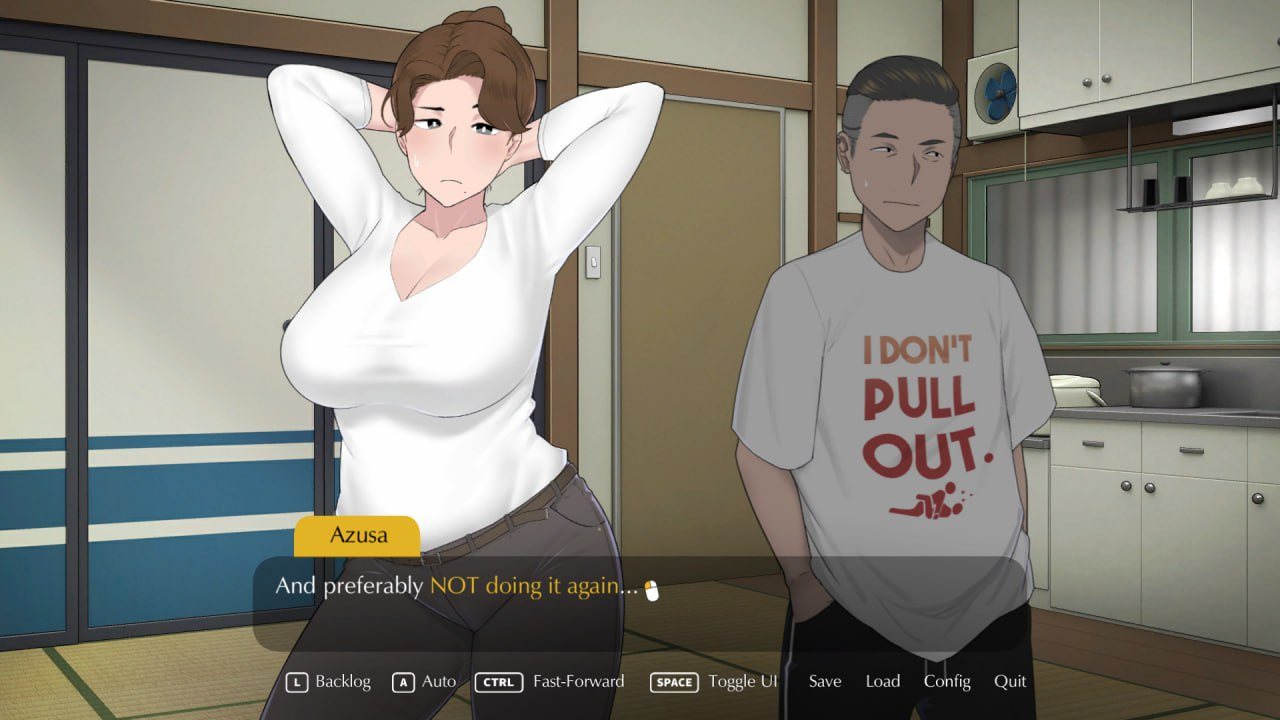Open the Save screen

click(x=824, y=681)
